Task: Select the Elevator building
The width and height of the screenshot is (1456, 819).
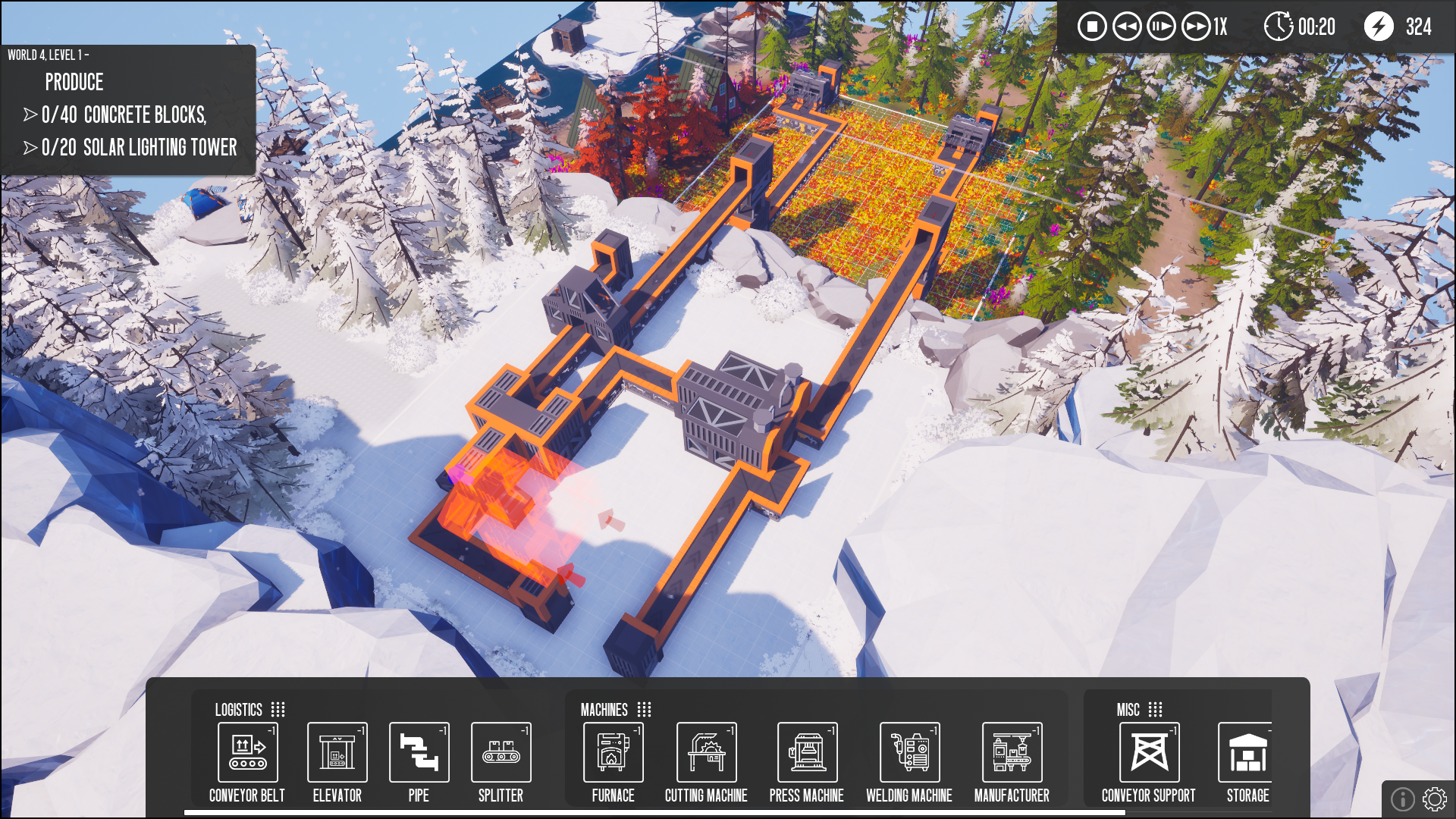Action: 337,753
